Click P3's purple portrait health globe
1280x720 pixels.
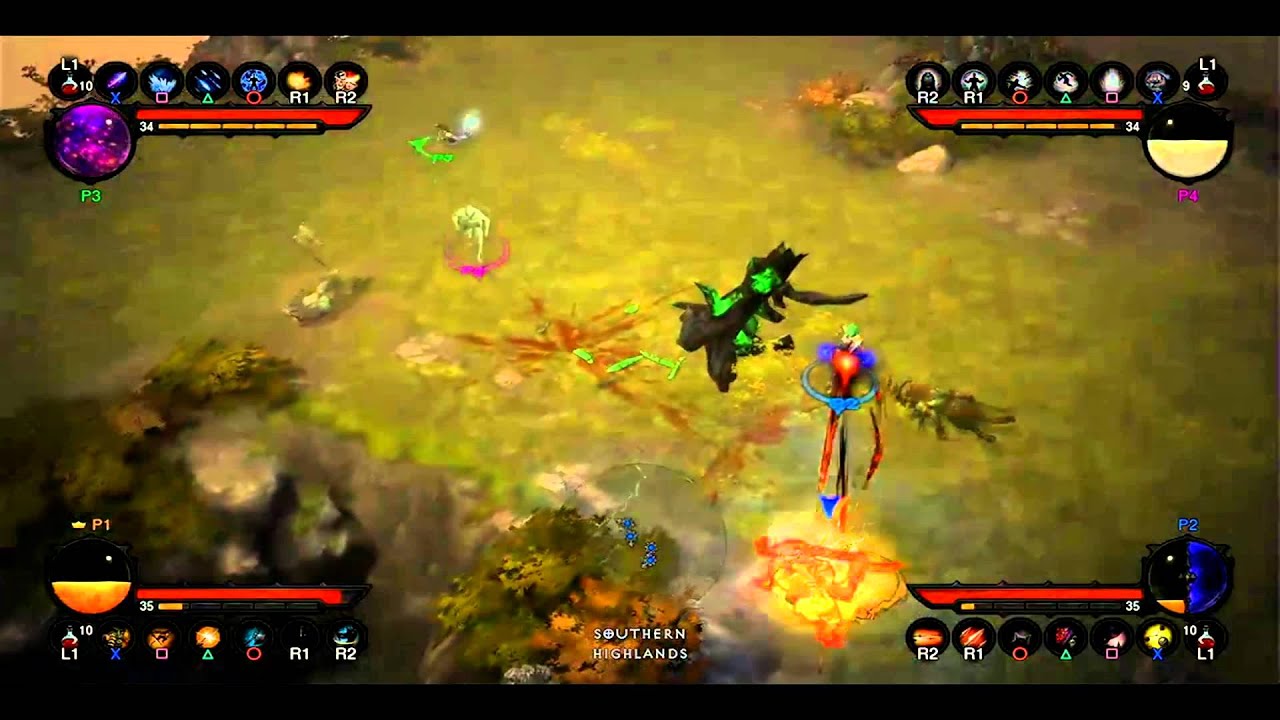click(x=90, y=143)
